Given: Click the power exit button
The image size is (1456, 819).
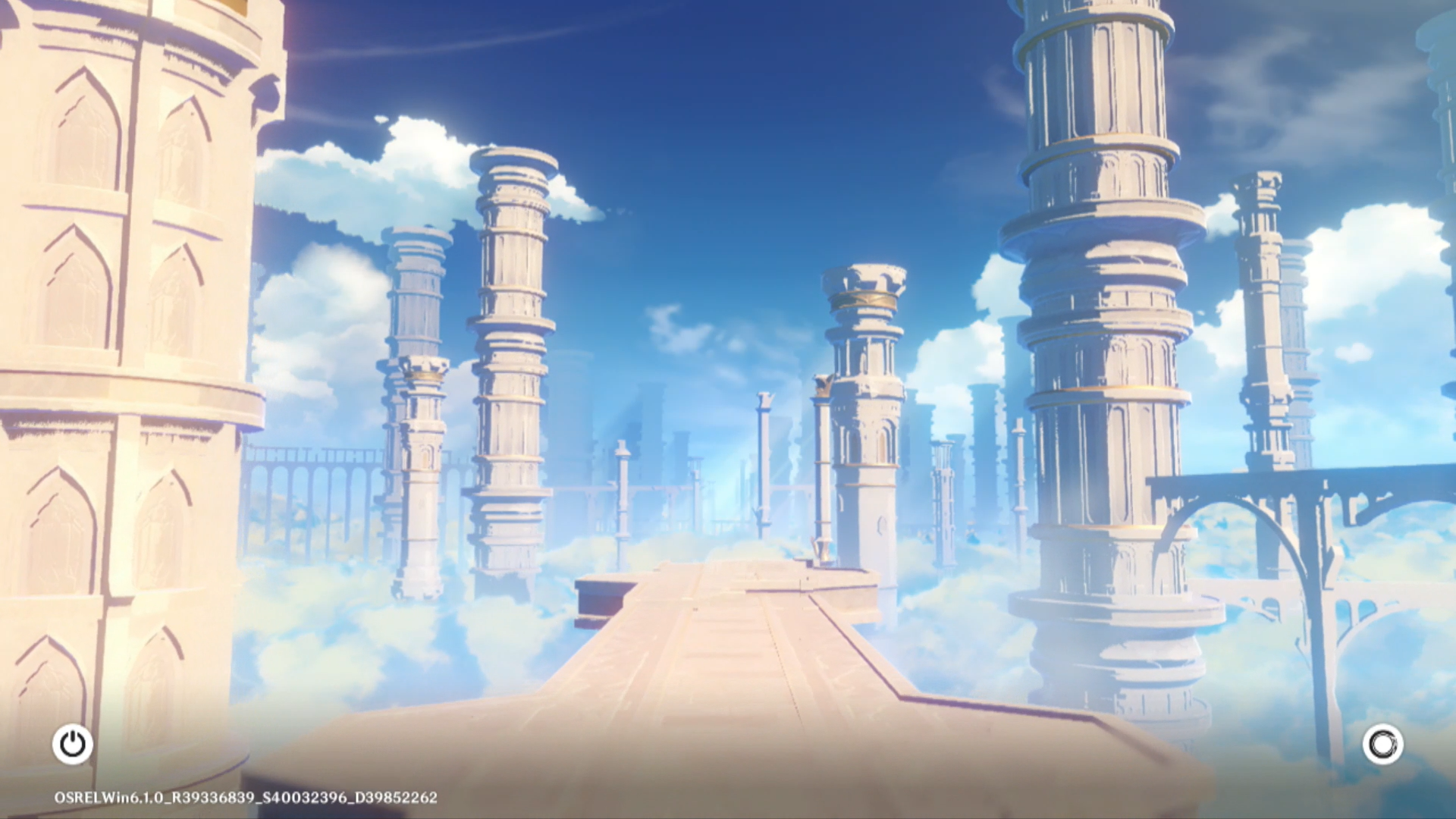Looking at the screenshot, I should (x=73, y=744).
